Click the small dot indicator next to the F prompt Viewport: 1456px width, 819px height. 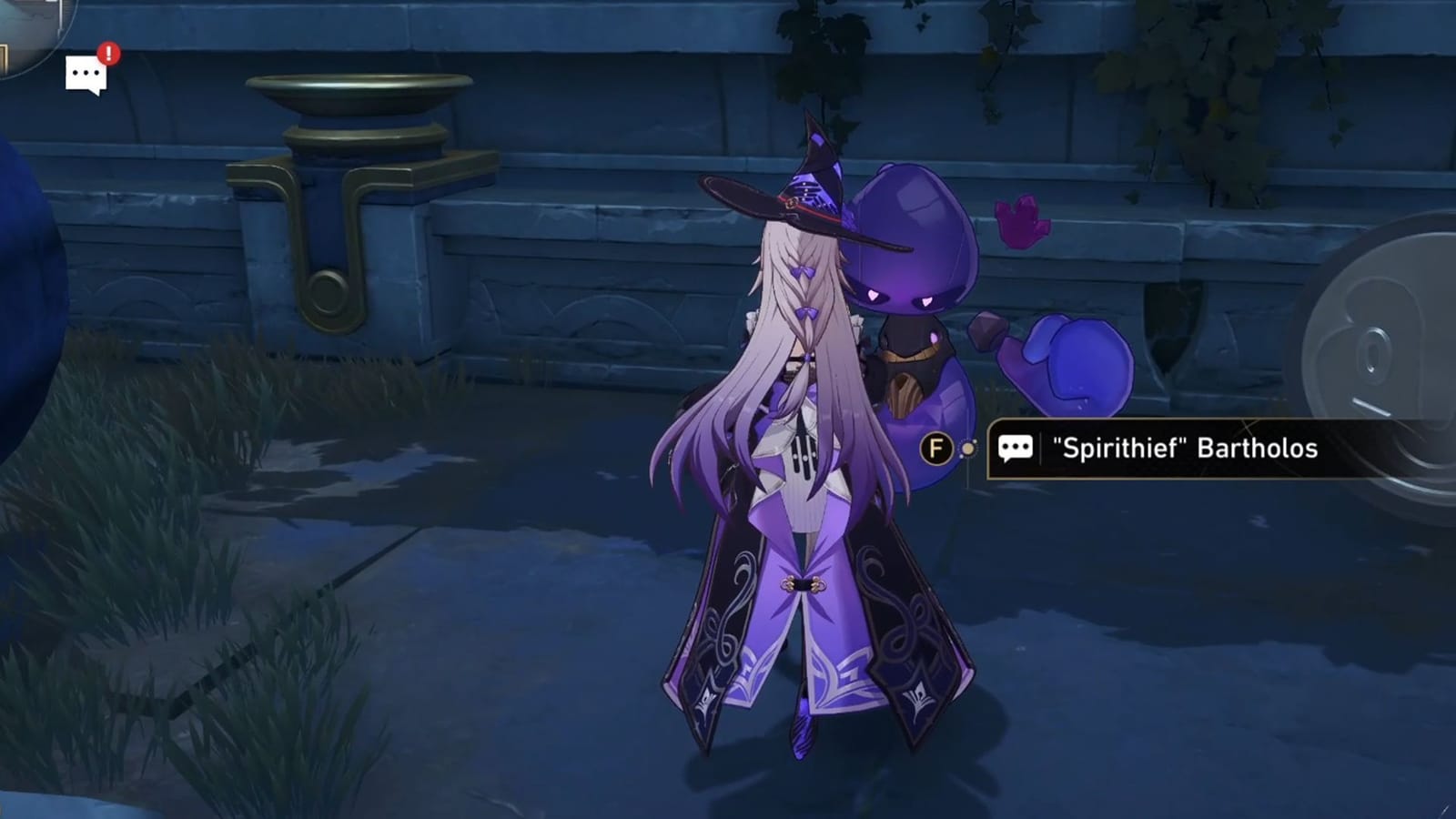click(x=966, y=447)
